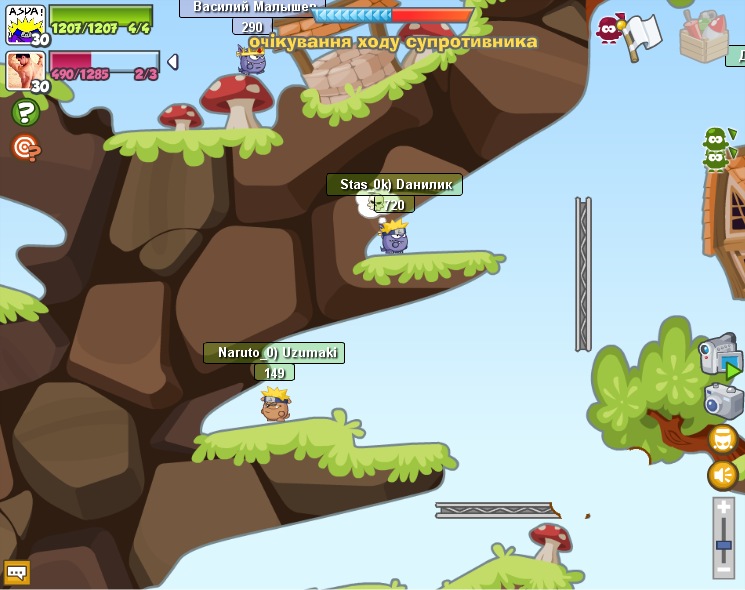Select the green team avatar portrait
The height and width of the screenshot is (590, 745).
coord(24,23)
